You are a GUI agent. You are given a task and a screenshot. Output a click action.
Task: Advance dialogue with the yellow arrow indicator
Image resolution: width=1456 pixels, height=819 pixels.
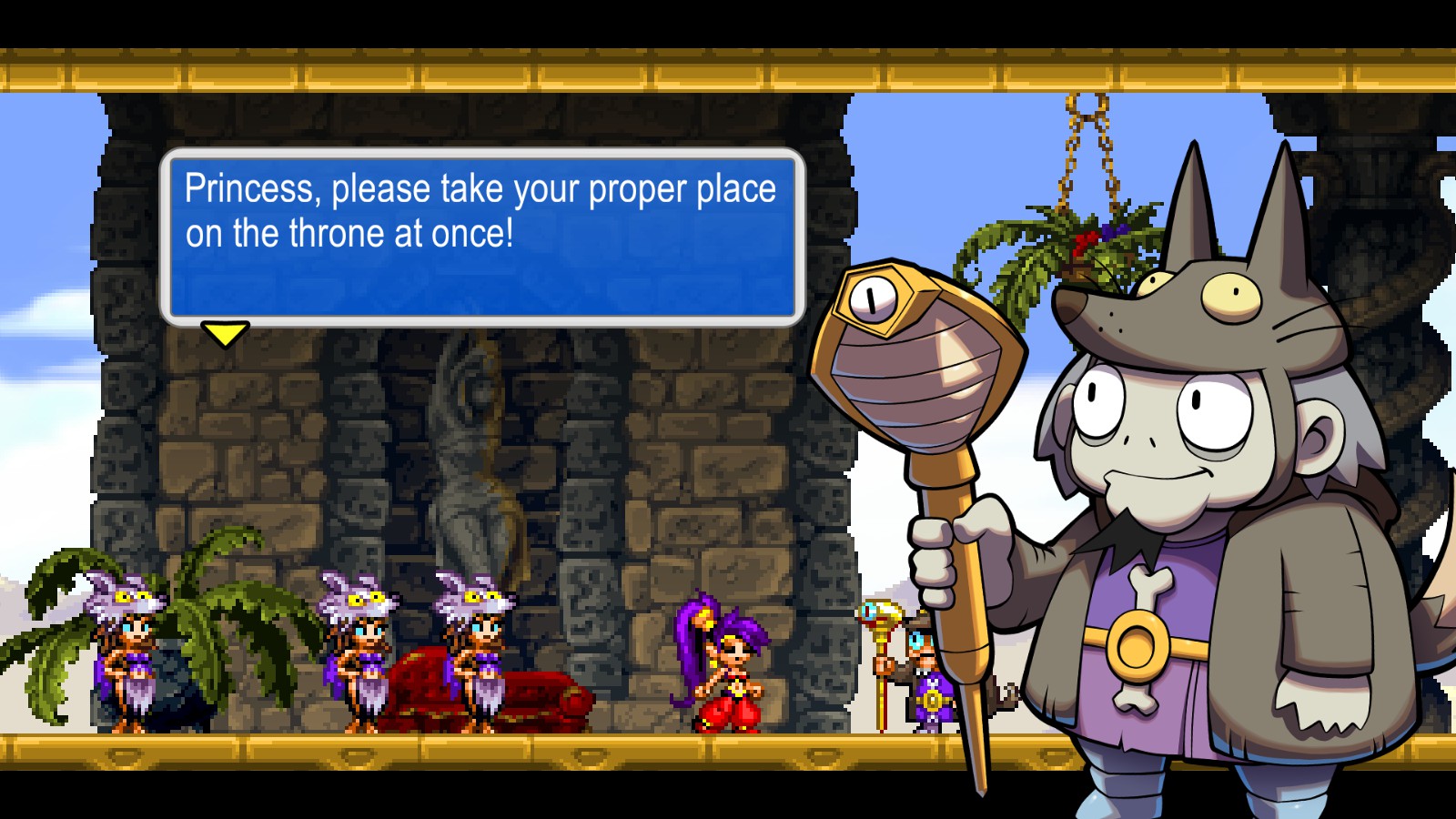pyautogui.click(x=224, y=334)
